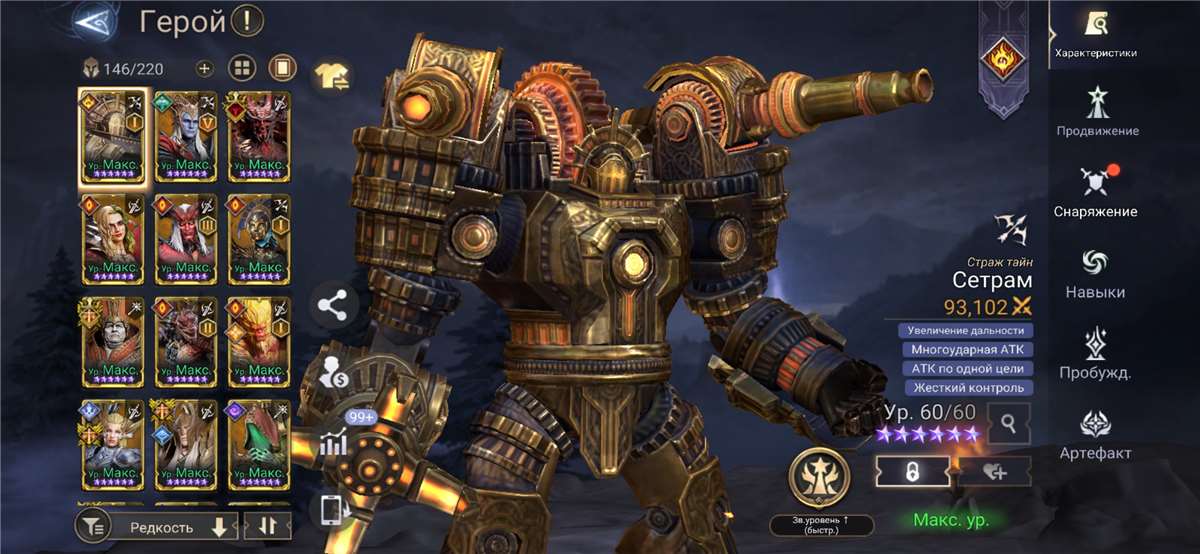1200x554 pixels.
Task: Add hero slots with the plus button
Action: pos(204,69)
